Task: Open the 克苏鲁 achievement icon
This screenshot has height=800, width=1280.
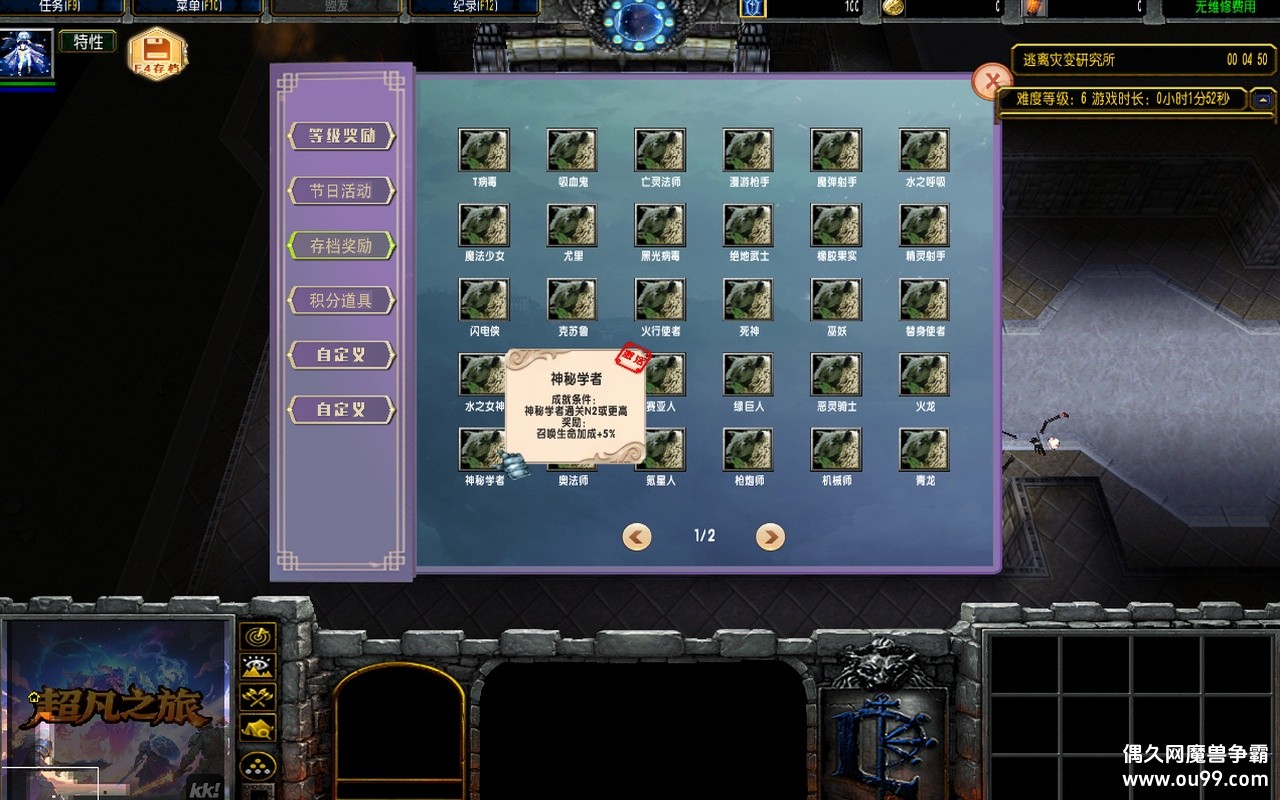Action: (x=572, y=298)
